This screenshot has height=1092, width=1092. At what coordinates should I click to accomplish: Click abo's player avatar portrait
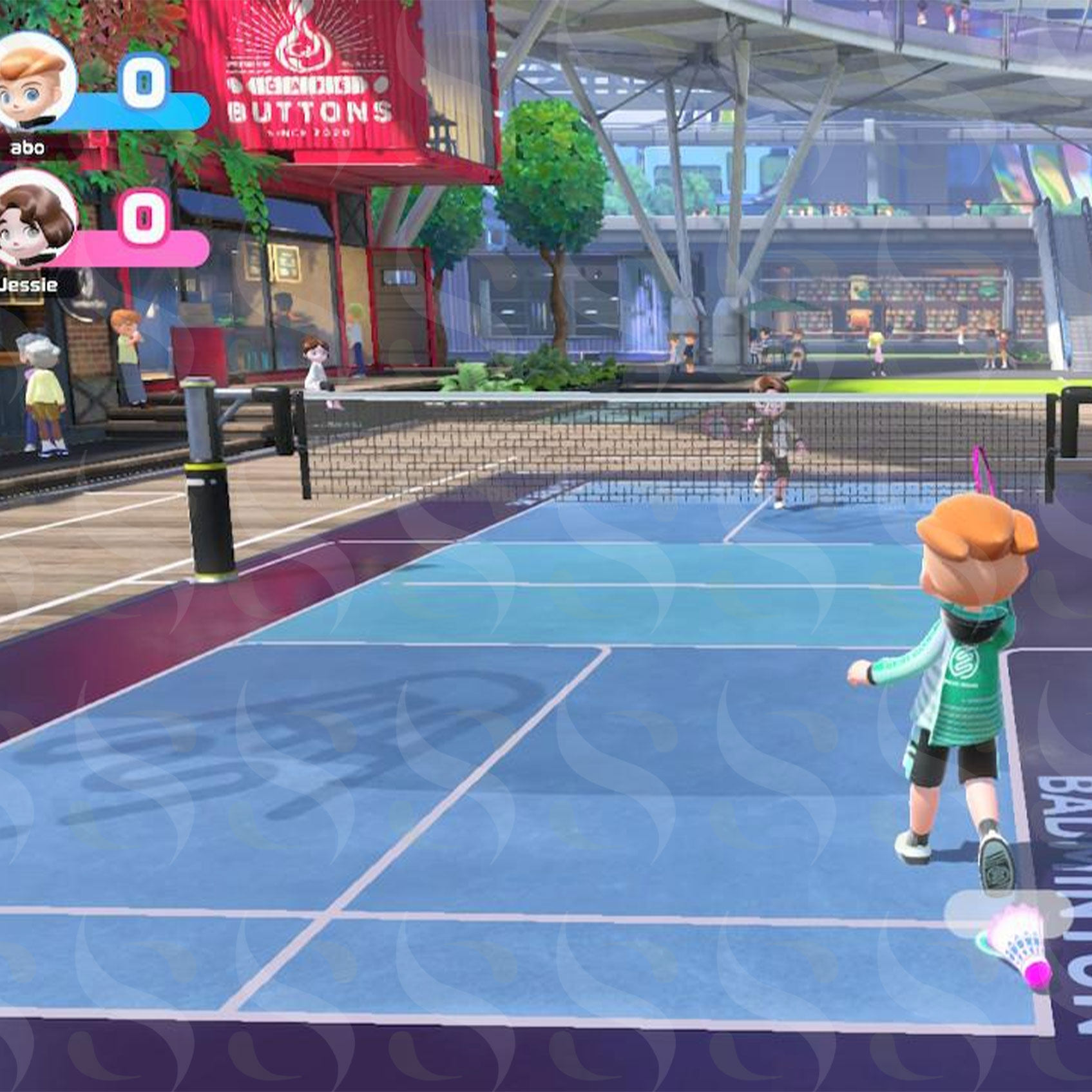click(34, 81)
